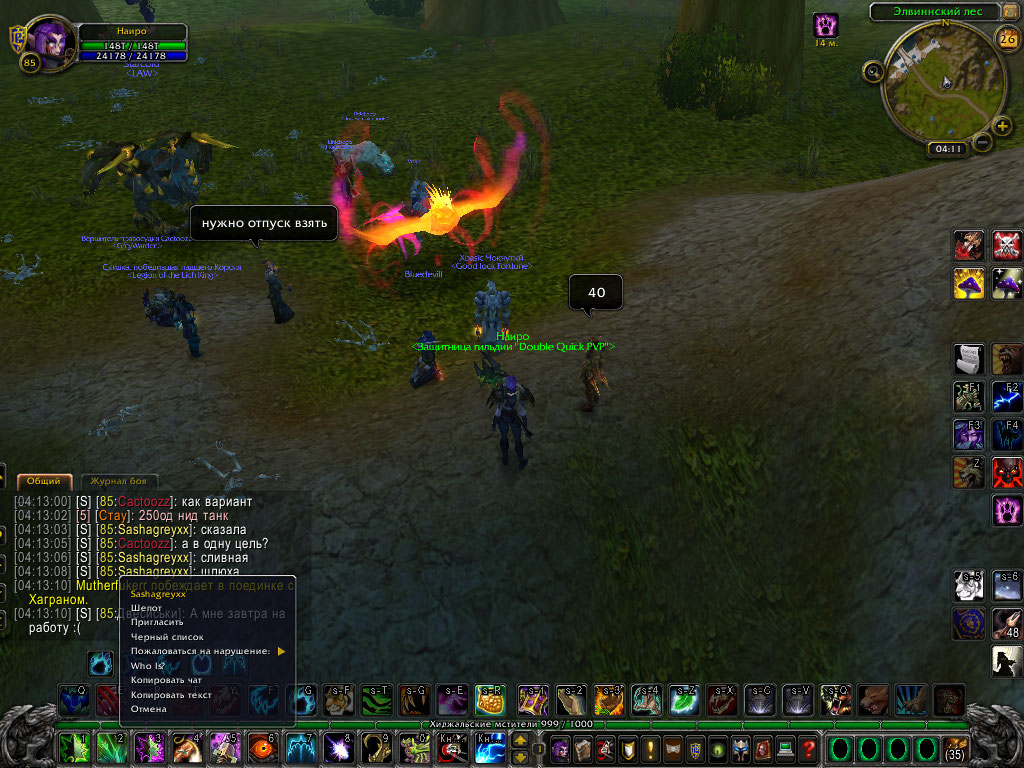Select Пригласить to invite Sashagreyxx

[154, 622]
